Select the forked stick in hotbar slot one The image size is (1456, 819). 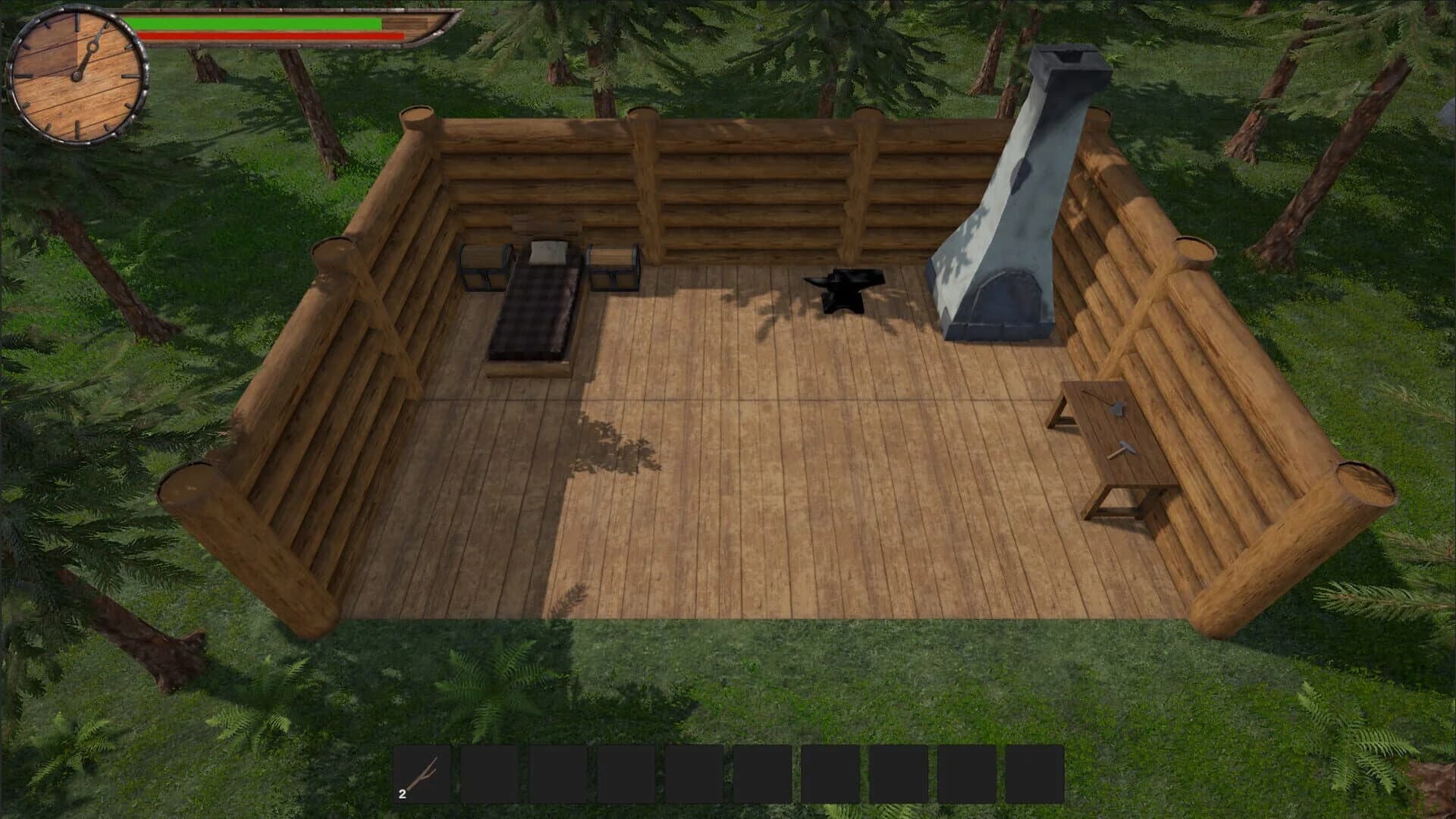point(420,774)
